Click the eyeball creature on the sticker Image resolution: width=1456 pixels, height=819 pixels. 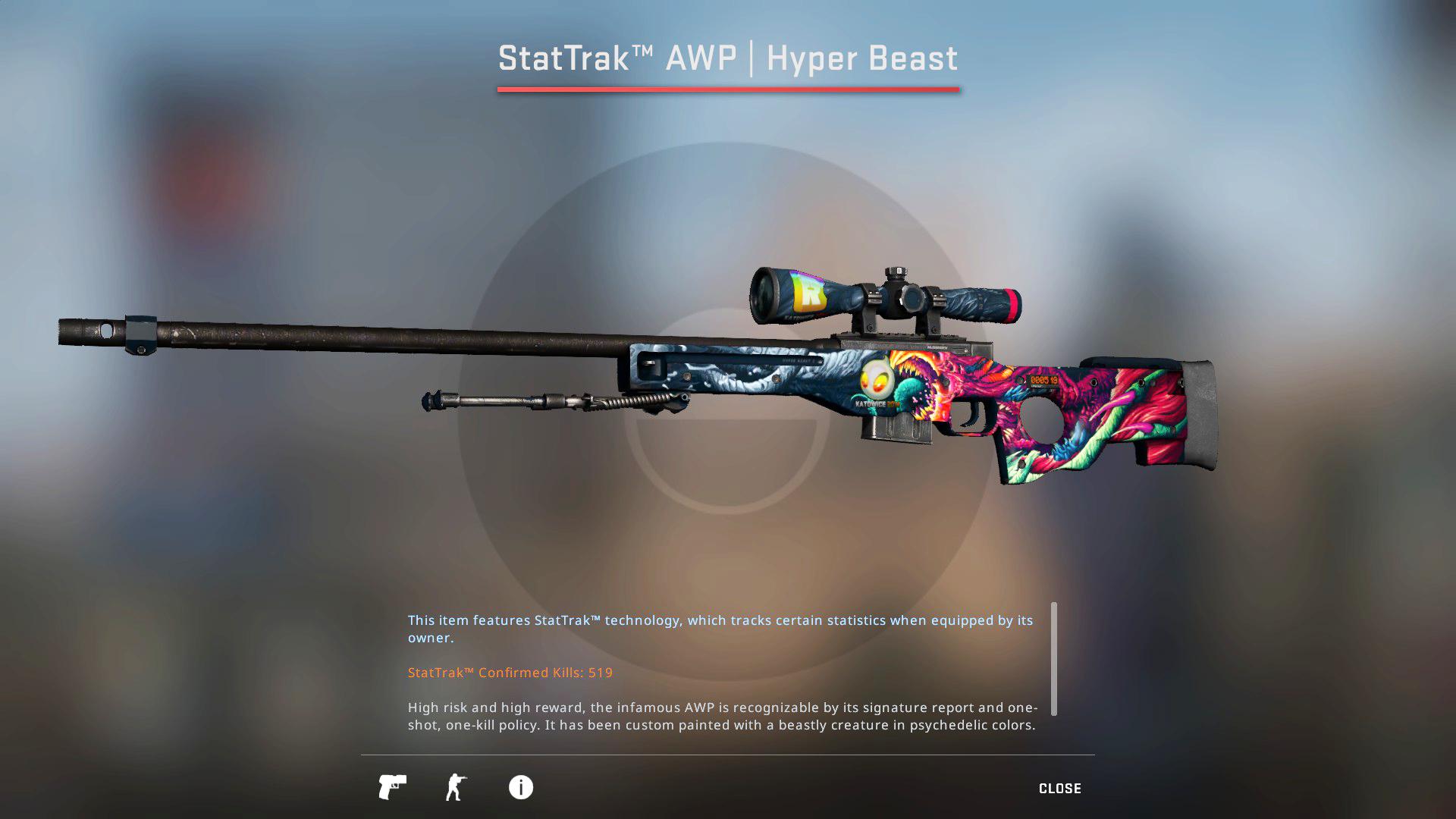[x=878, y=382]
